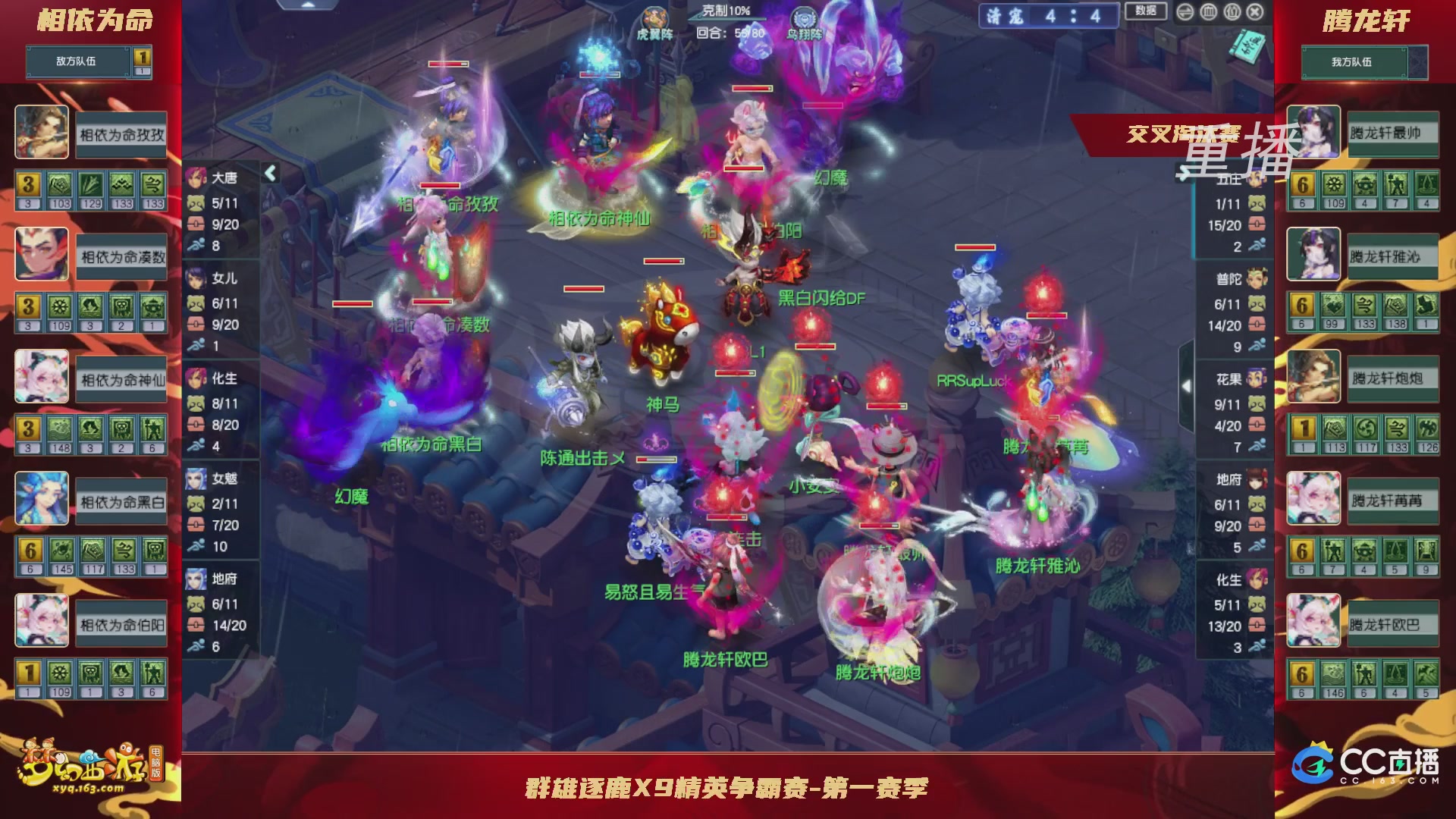Open the 敌方队伍 enemy team panel
This screenshot has height=819, width=1456.
(x=76, y=61)
